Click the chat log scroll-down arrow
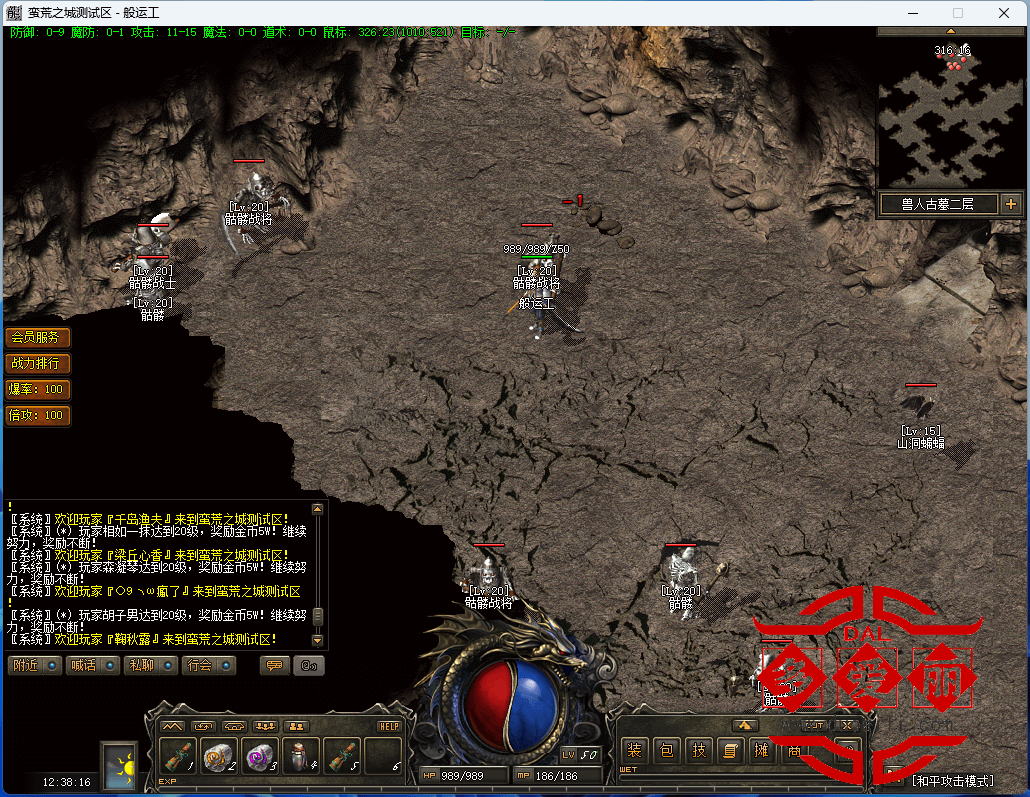Image resolution: width=1030 pixels, height=797 pixels. click(318, 640)
